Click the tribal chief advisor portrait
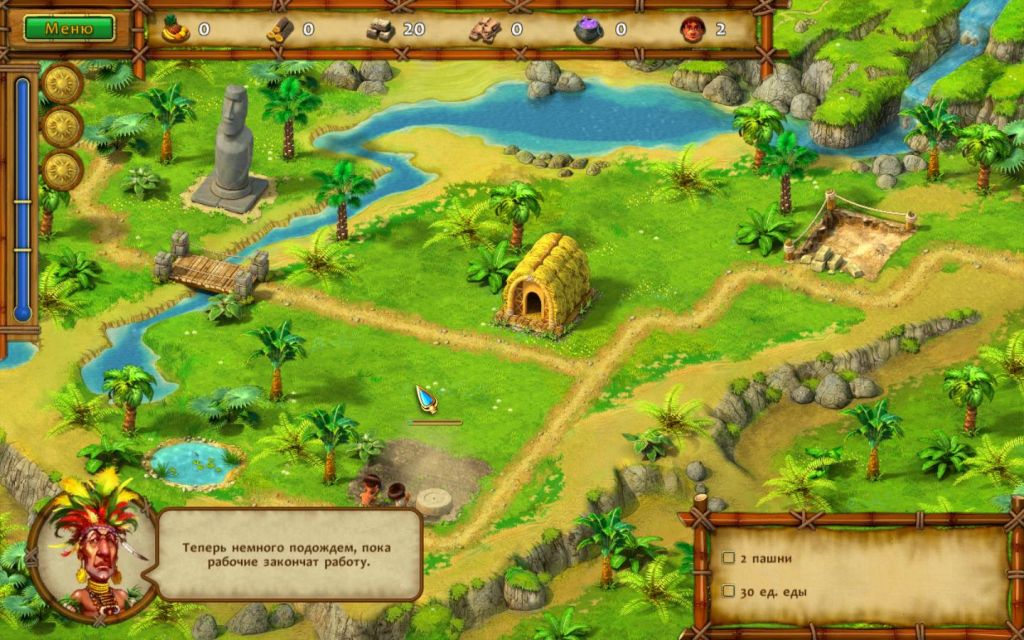 [93, 547]
